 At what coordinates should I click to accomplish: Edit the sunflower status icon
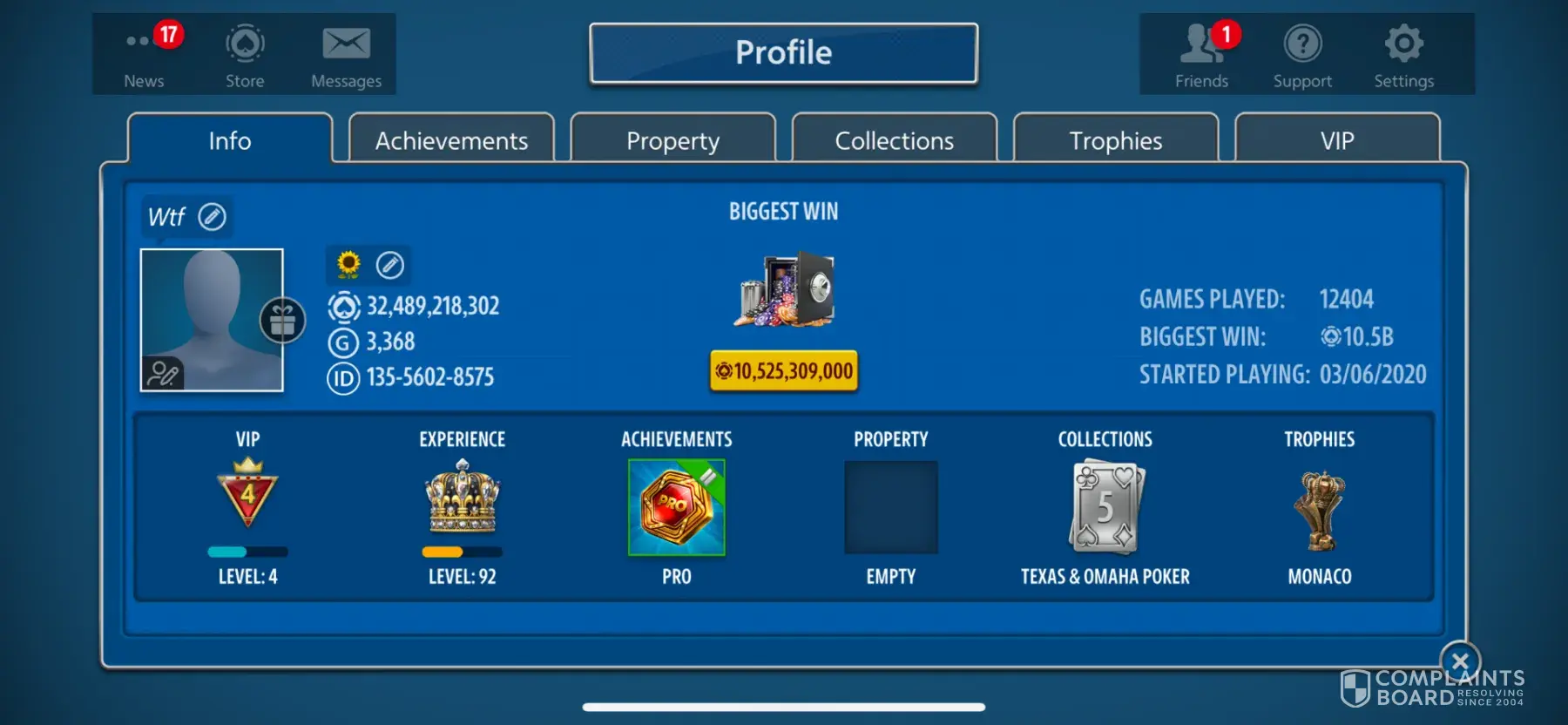point(390,265)
